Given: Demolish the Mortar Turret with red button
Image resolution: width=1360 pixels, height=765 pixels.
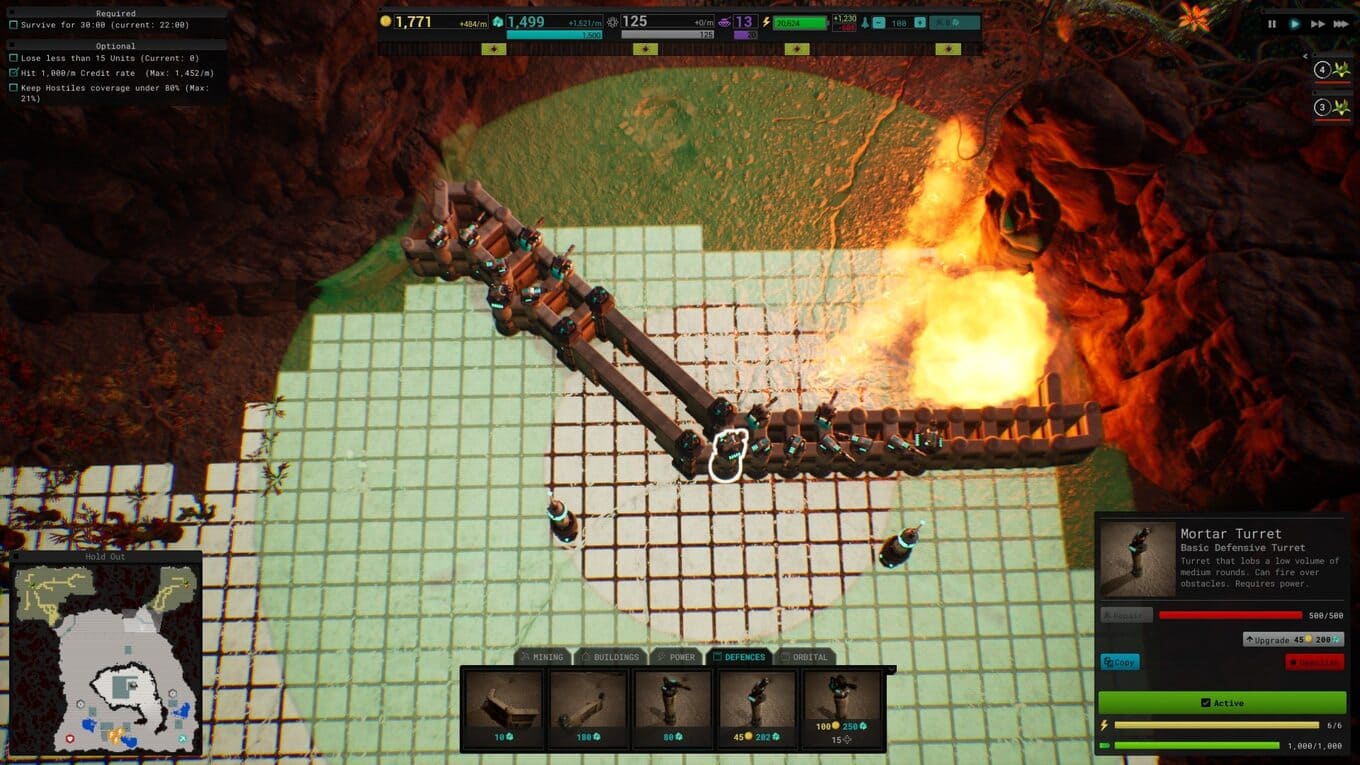Looking at the screenshot, I should click(x=1314, y=662).
